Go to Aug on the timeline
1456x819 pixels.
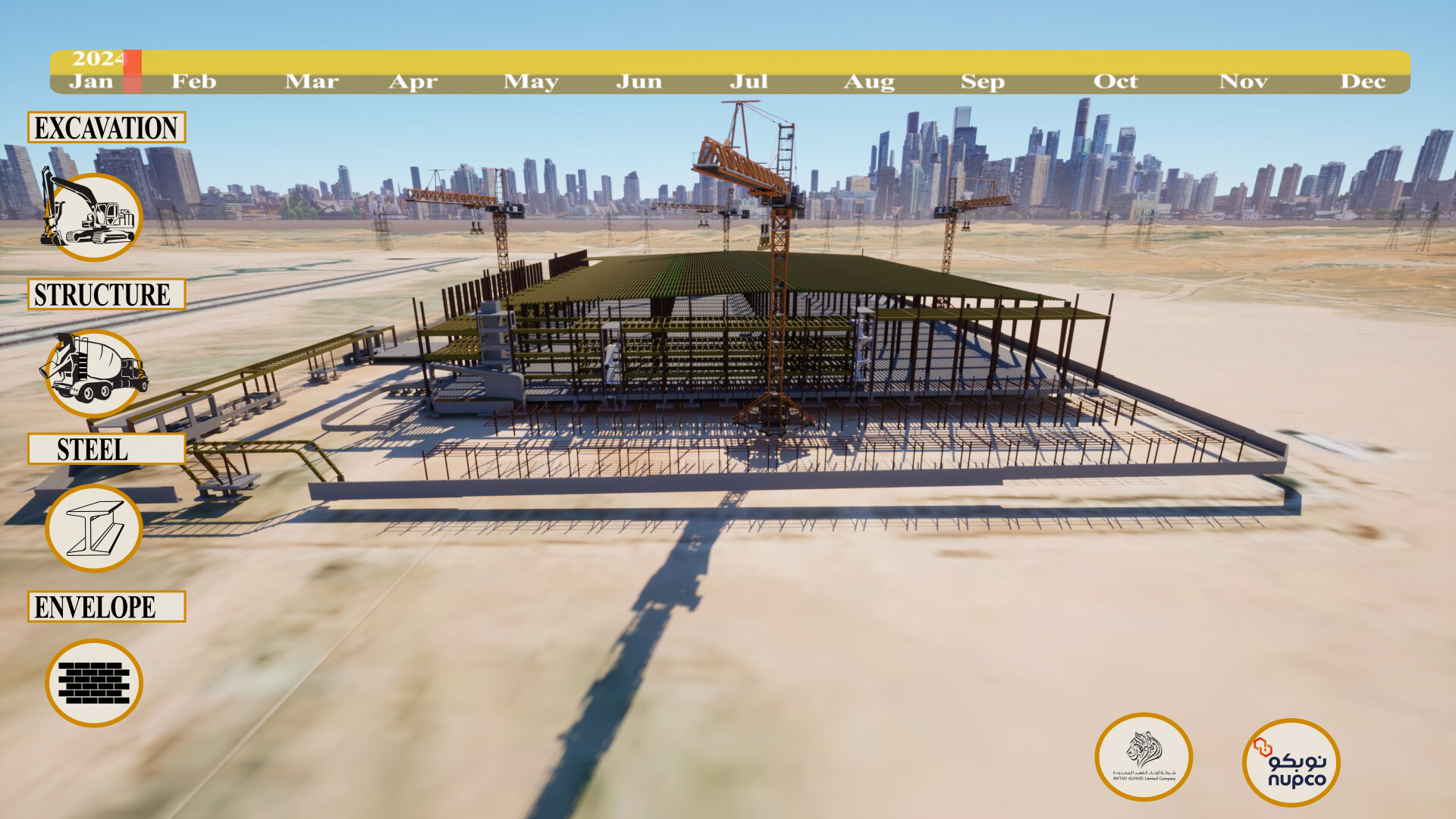(869, 81)
